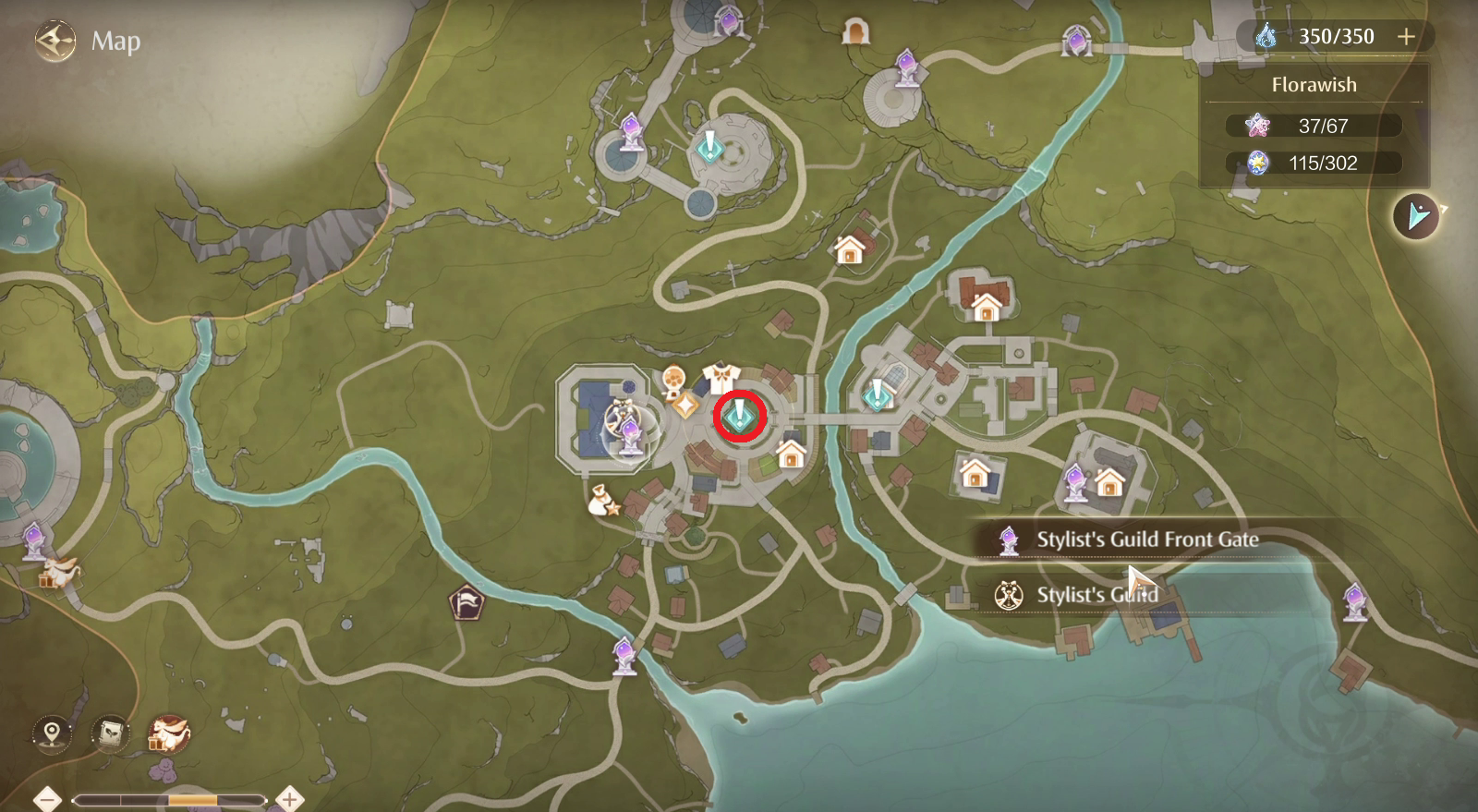The image size is (1478, 812).
Task: Select the money bag with star marker
Action: [603, 501]
